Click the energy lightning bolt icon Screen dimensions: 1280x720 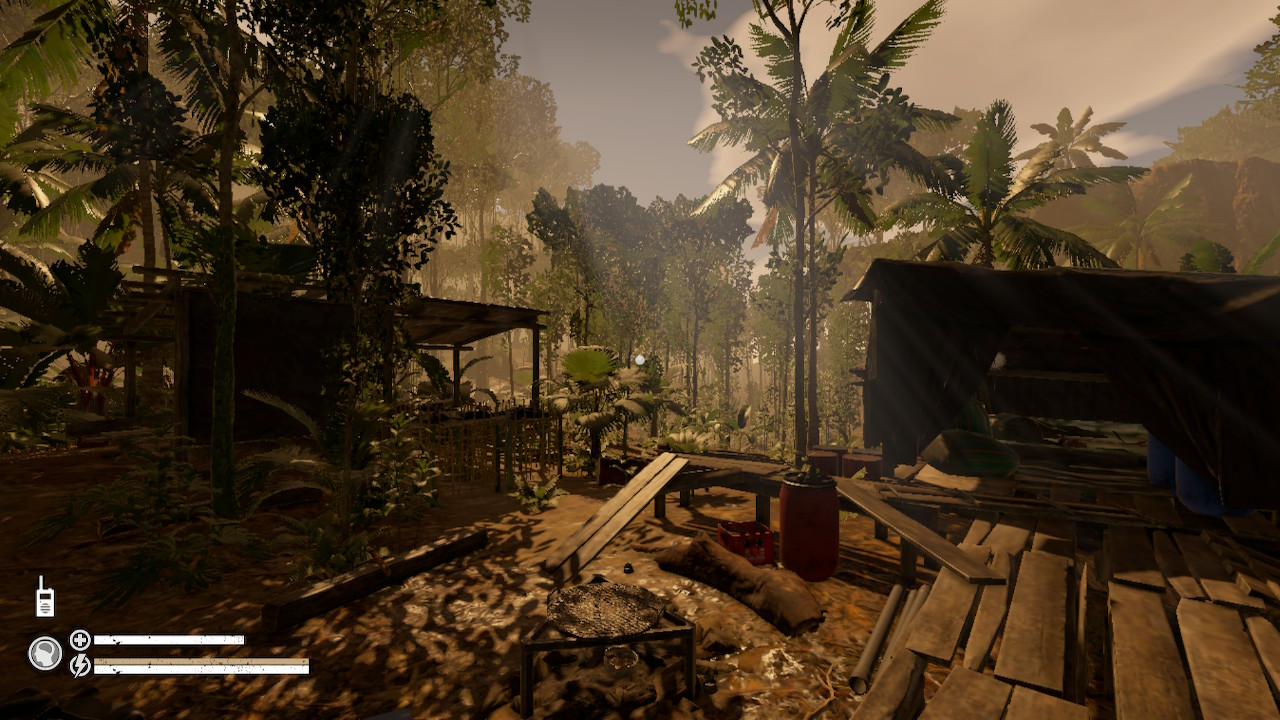(80, 666)
